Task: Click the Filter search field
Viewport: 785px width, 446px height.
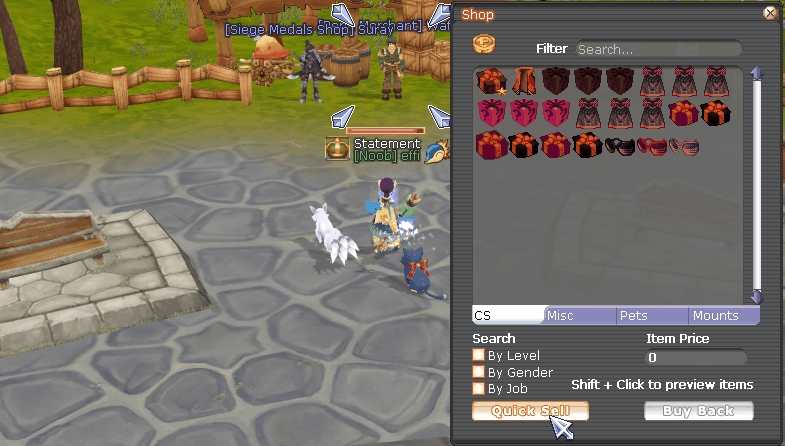Action: click(657, 49)
